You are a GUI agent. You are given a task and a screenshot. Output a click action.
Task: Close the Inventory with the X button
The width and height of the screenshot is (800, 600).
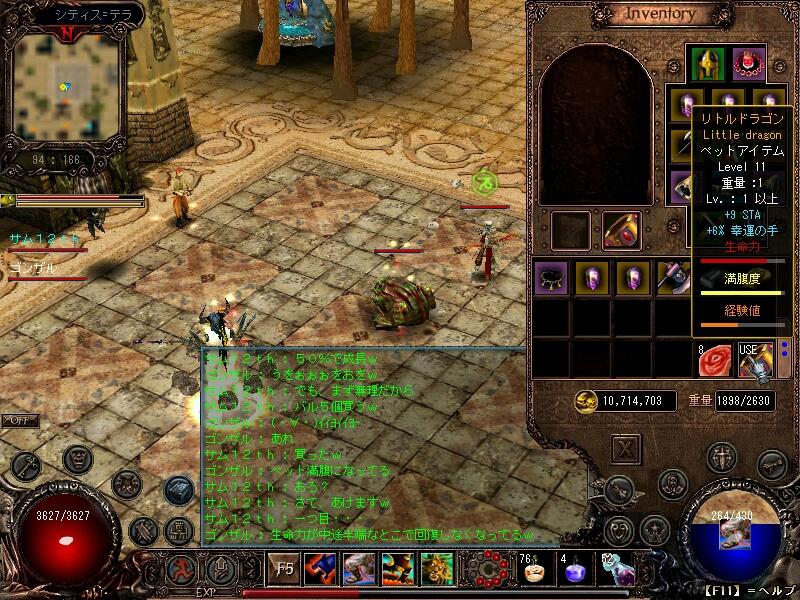[x=626, y=447]
